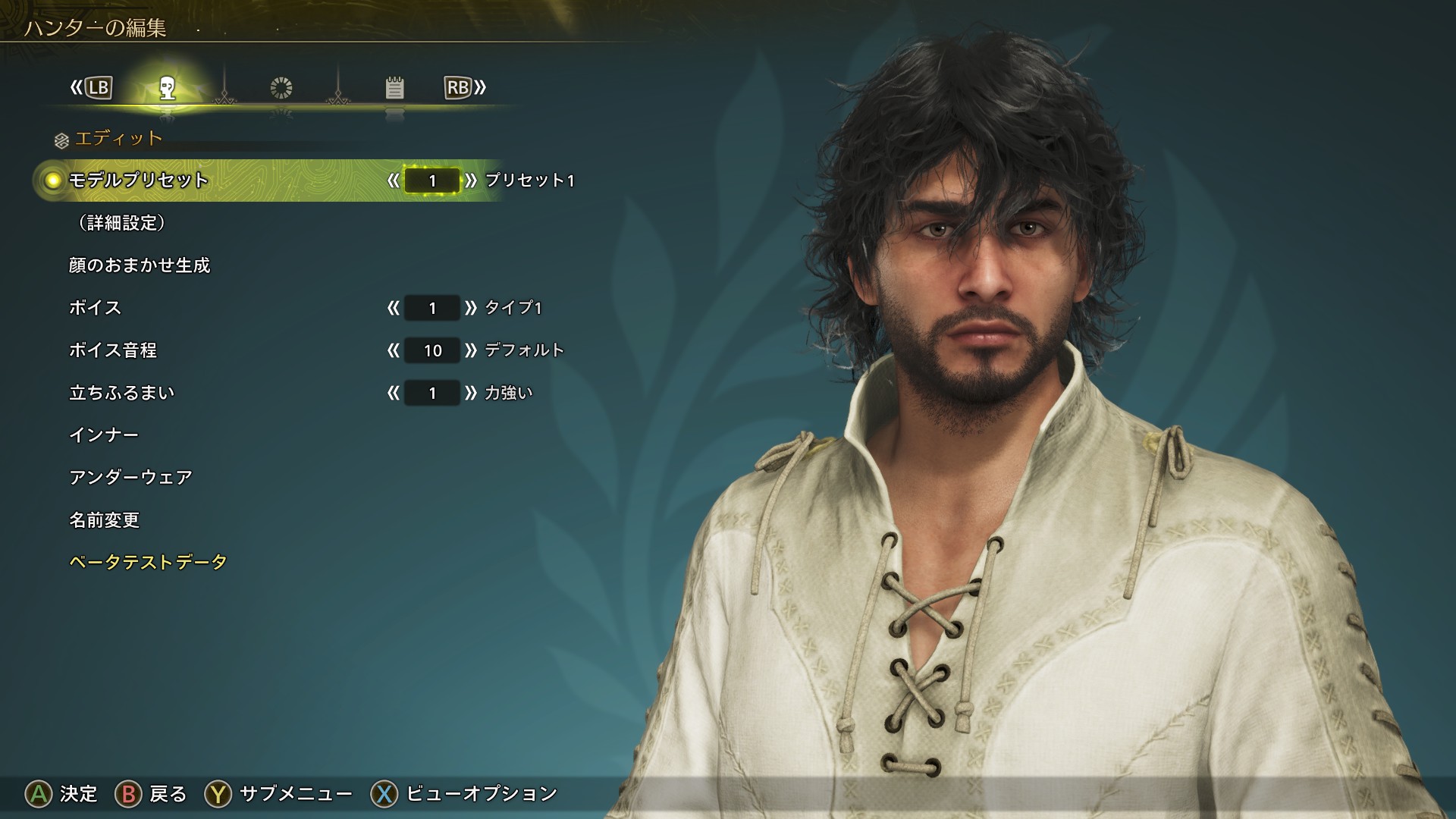Image resolution: width=1456 pixels, height=819 pixels.
Task: Switch to the notepad tab
Action: 394,88
